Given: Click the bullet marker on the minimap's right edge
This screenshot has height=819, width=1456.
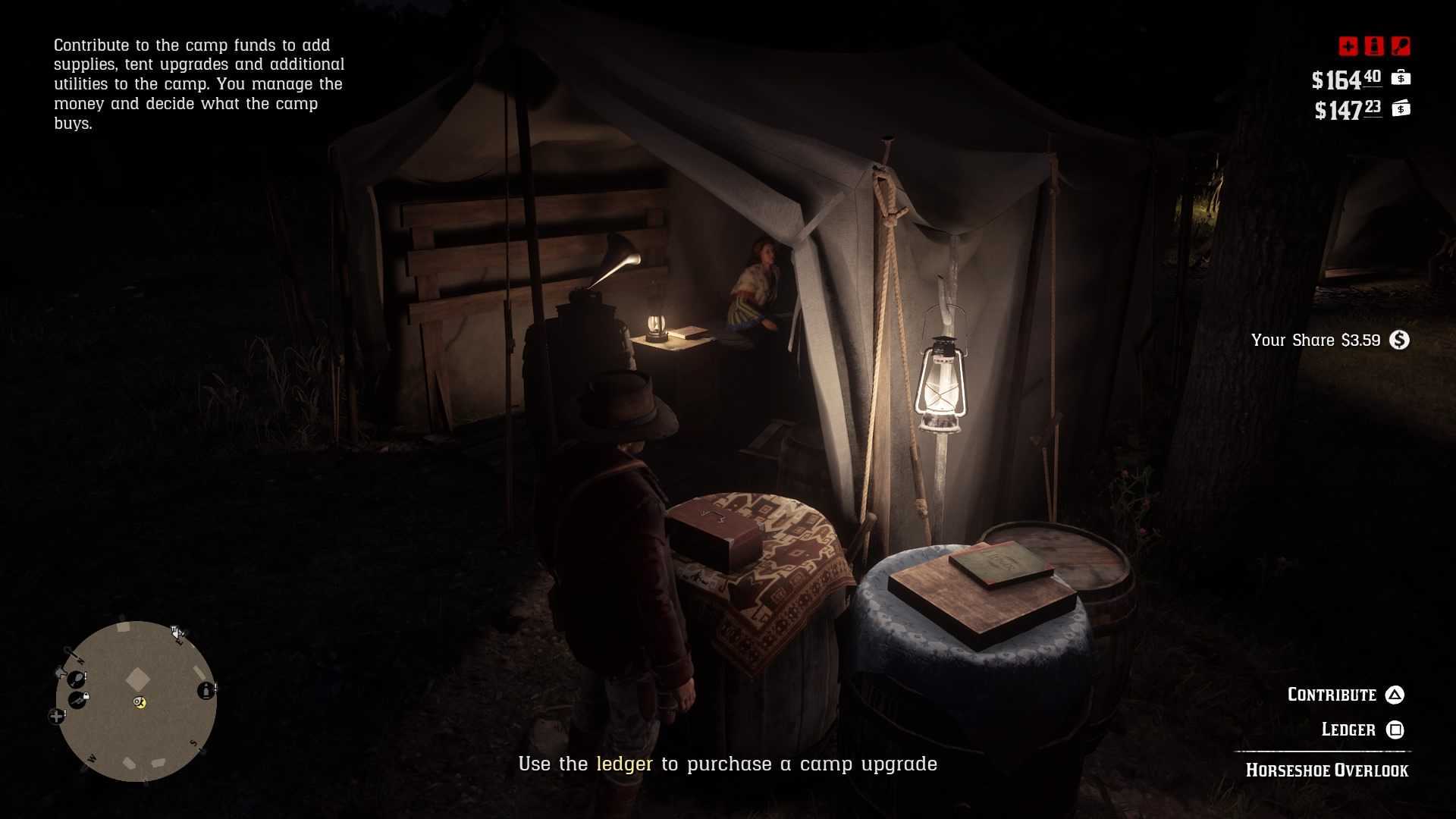Looking at the screenshot, I should click(x=206, y=690).
